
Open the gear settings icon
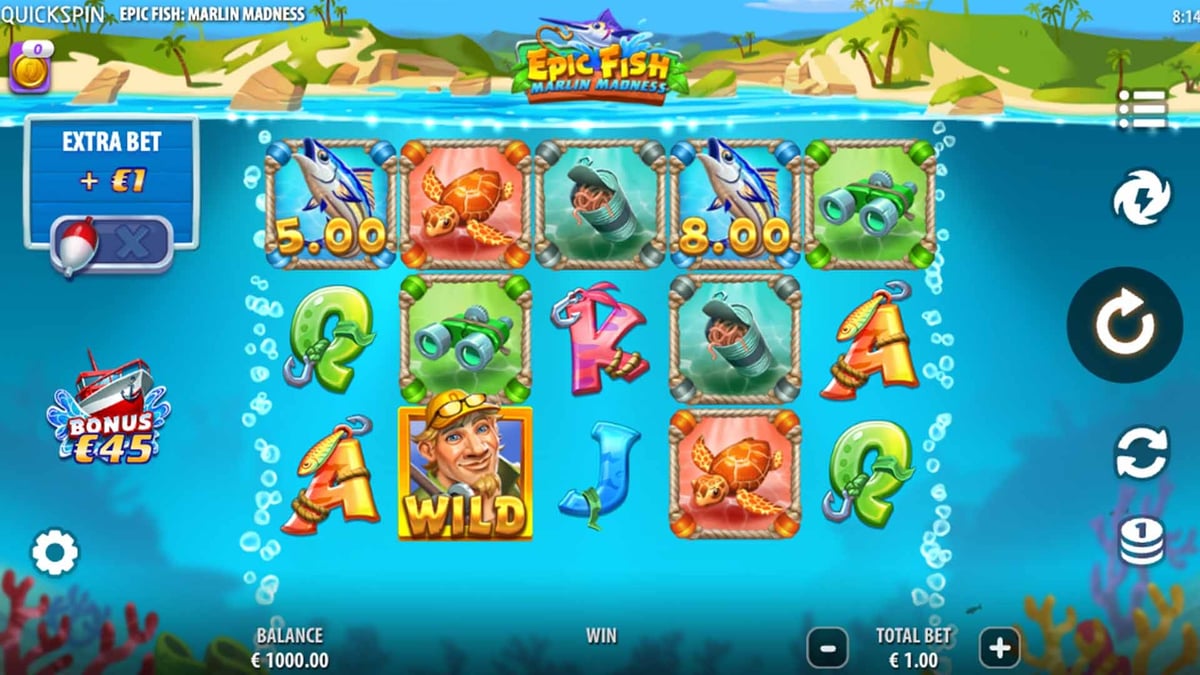[x=54, y=552]
